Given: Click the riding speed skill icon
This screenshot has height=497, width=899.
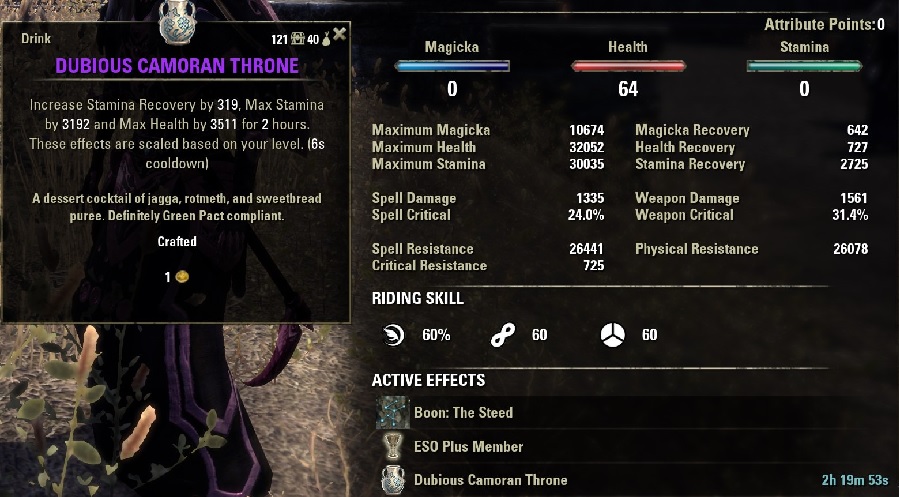Looking at the screenshot, I should (x=394, y=335).
